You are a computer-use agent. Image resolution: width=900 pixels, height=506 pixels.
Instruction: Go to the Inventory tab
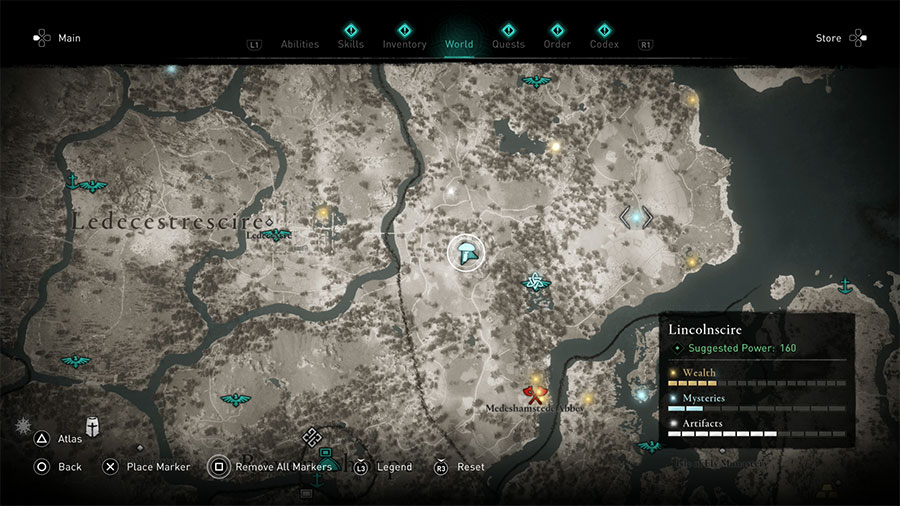404,44
